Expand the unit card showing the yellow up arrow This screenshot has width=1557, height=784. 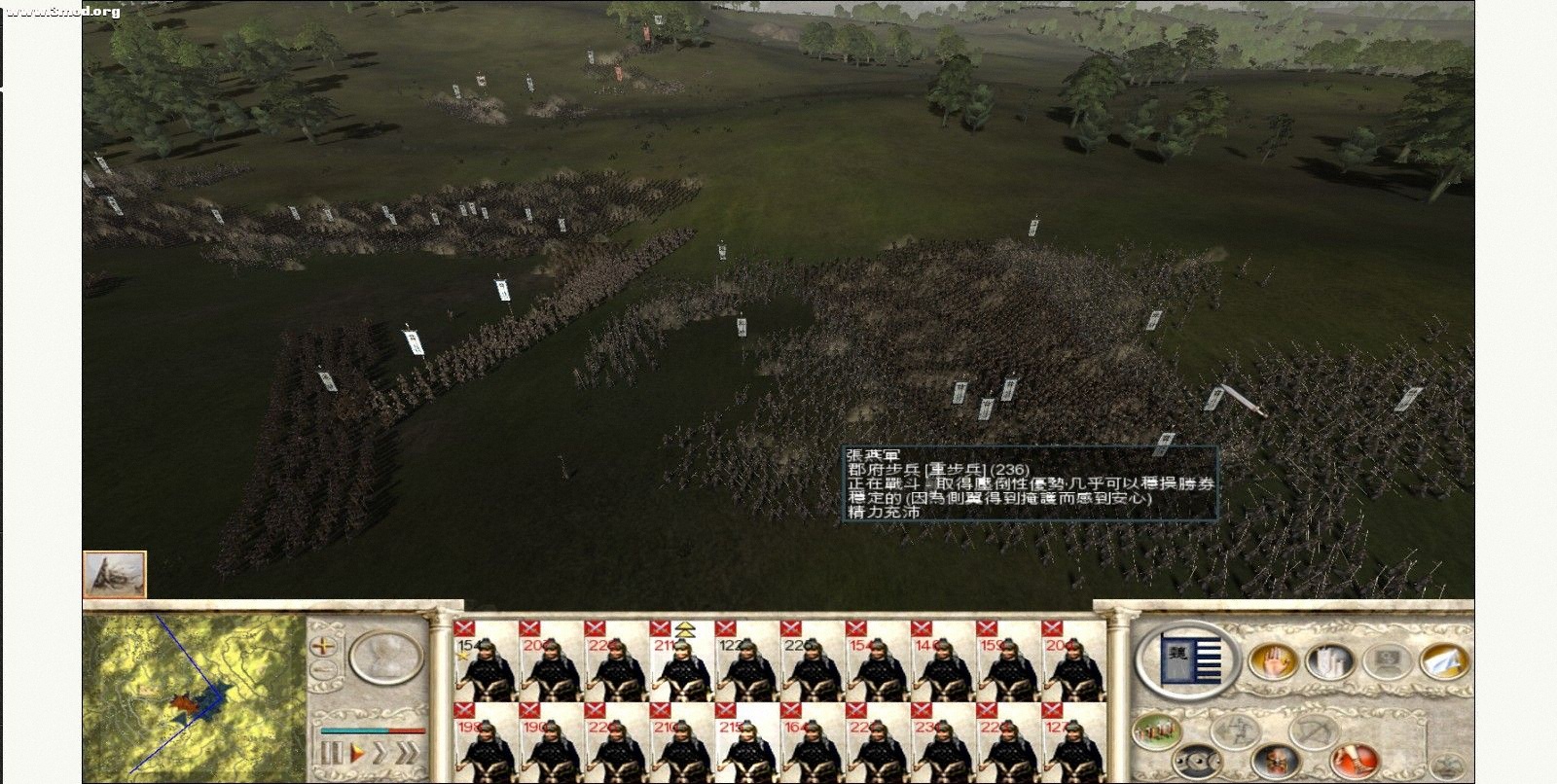(x=687, y=632)
